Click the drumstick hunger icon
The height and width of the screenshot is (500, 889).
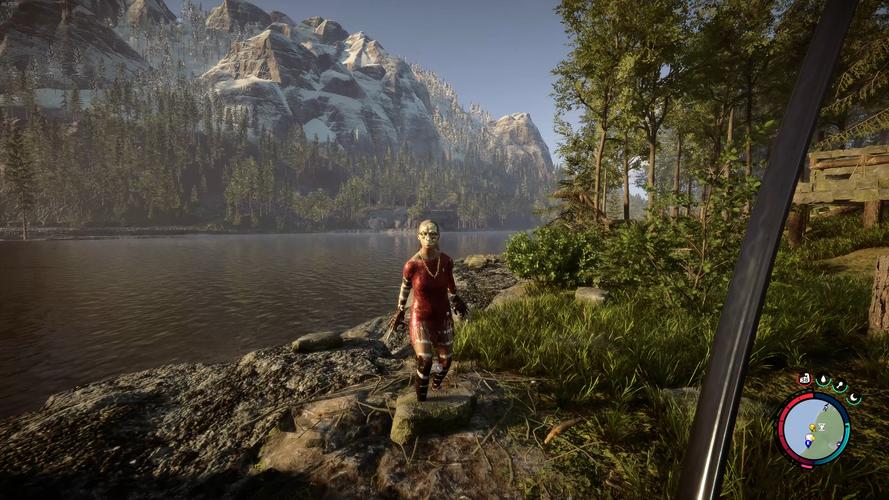tap(840, 387)
